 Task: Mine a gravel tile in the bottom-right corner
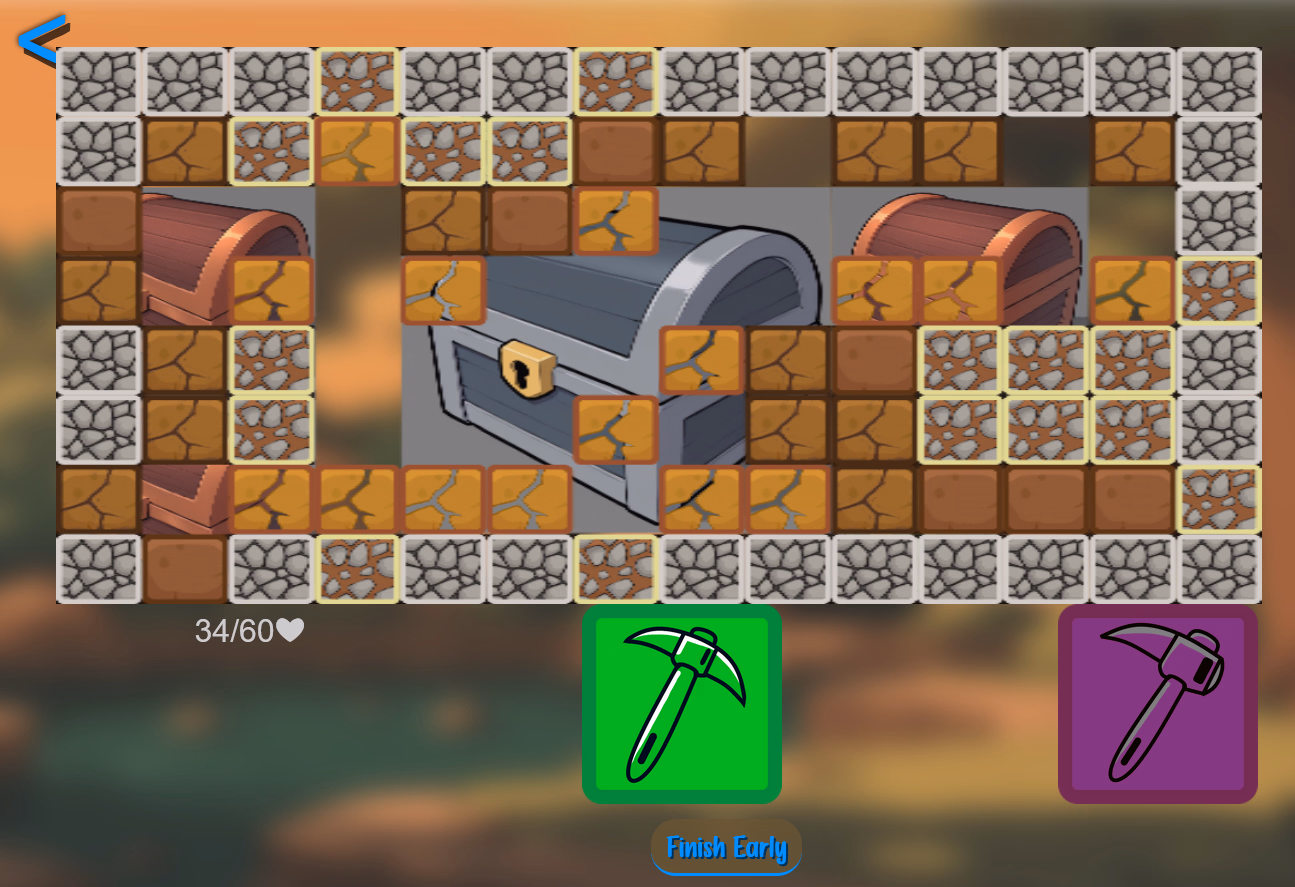tap(1217, 567)
